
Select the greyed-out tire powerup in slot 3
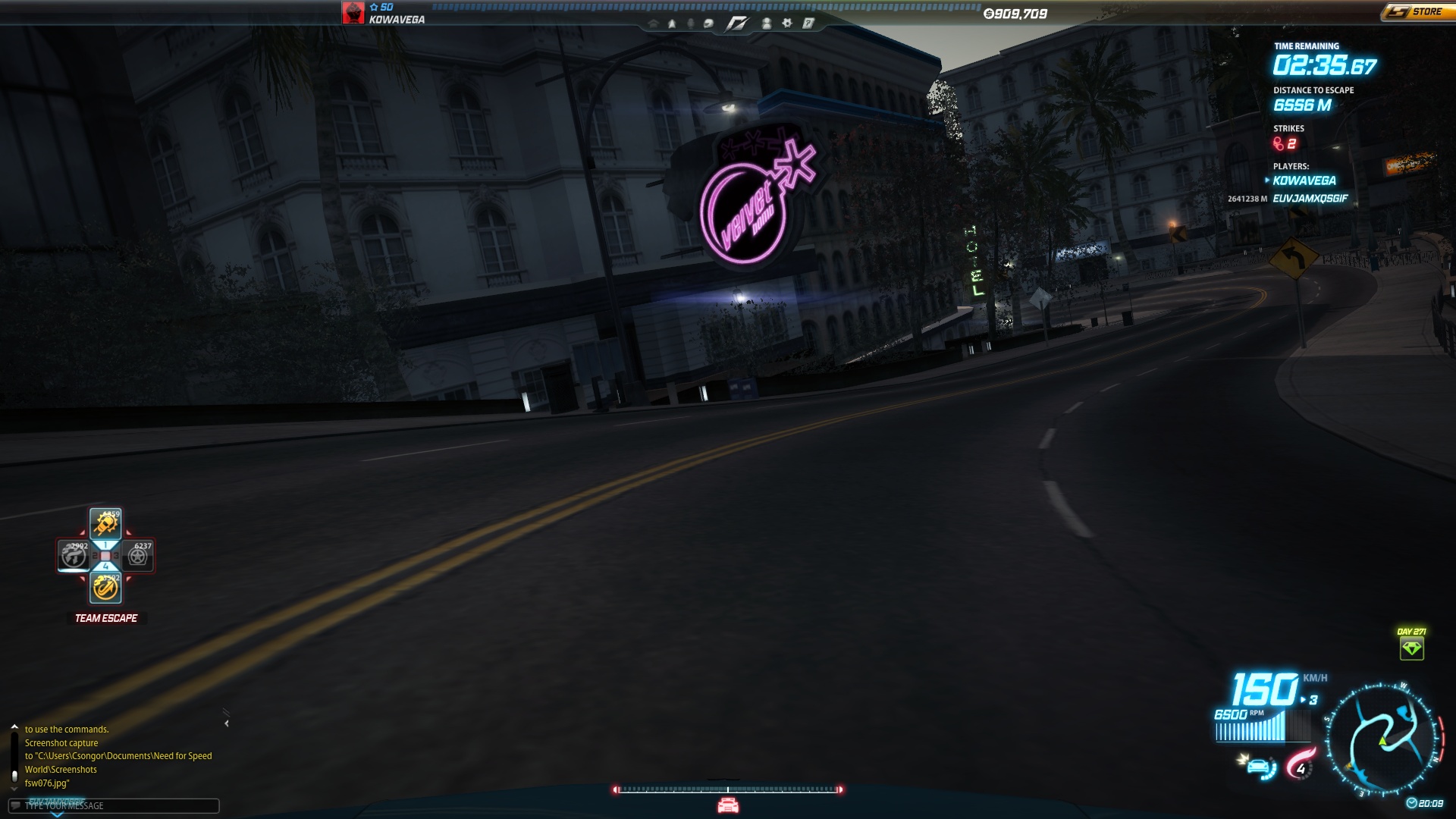[138, 556]
